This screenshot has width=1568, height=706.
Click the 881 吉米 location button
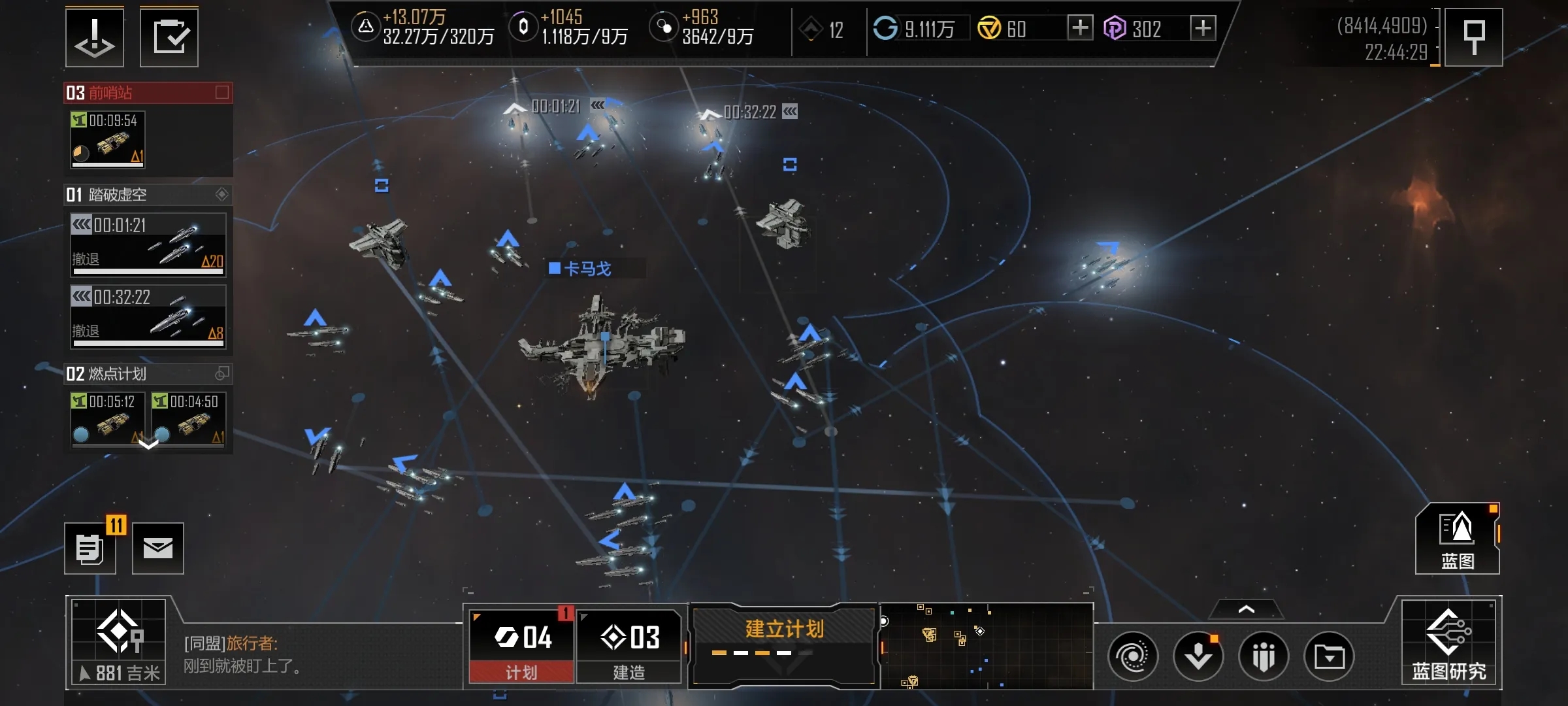118,642
